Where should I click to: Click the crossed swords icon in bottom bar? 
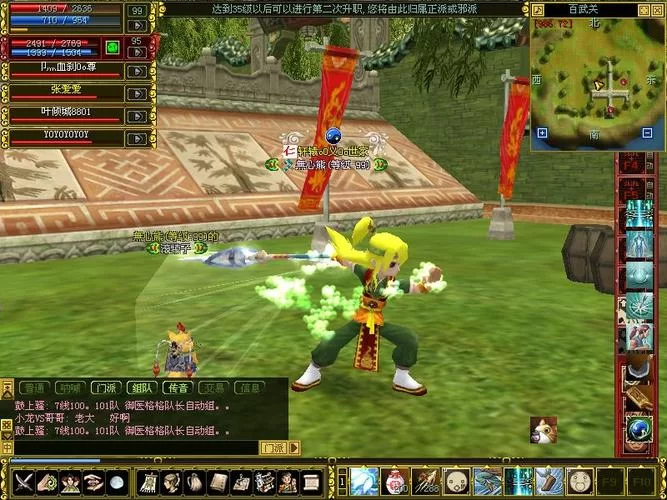click(x=22, y=482)
